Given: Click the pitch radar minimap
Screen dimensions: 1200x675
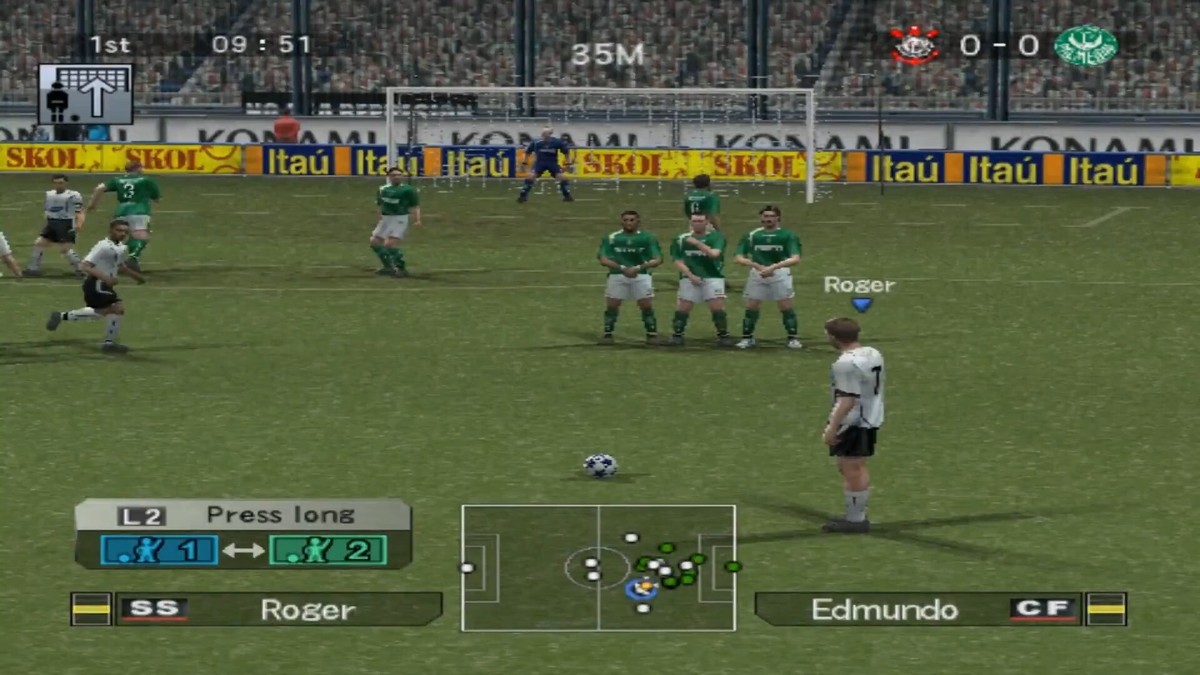Looking at the screenshot, I should (598, 568).
